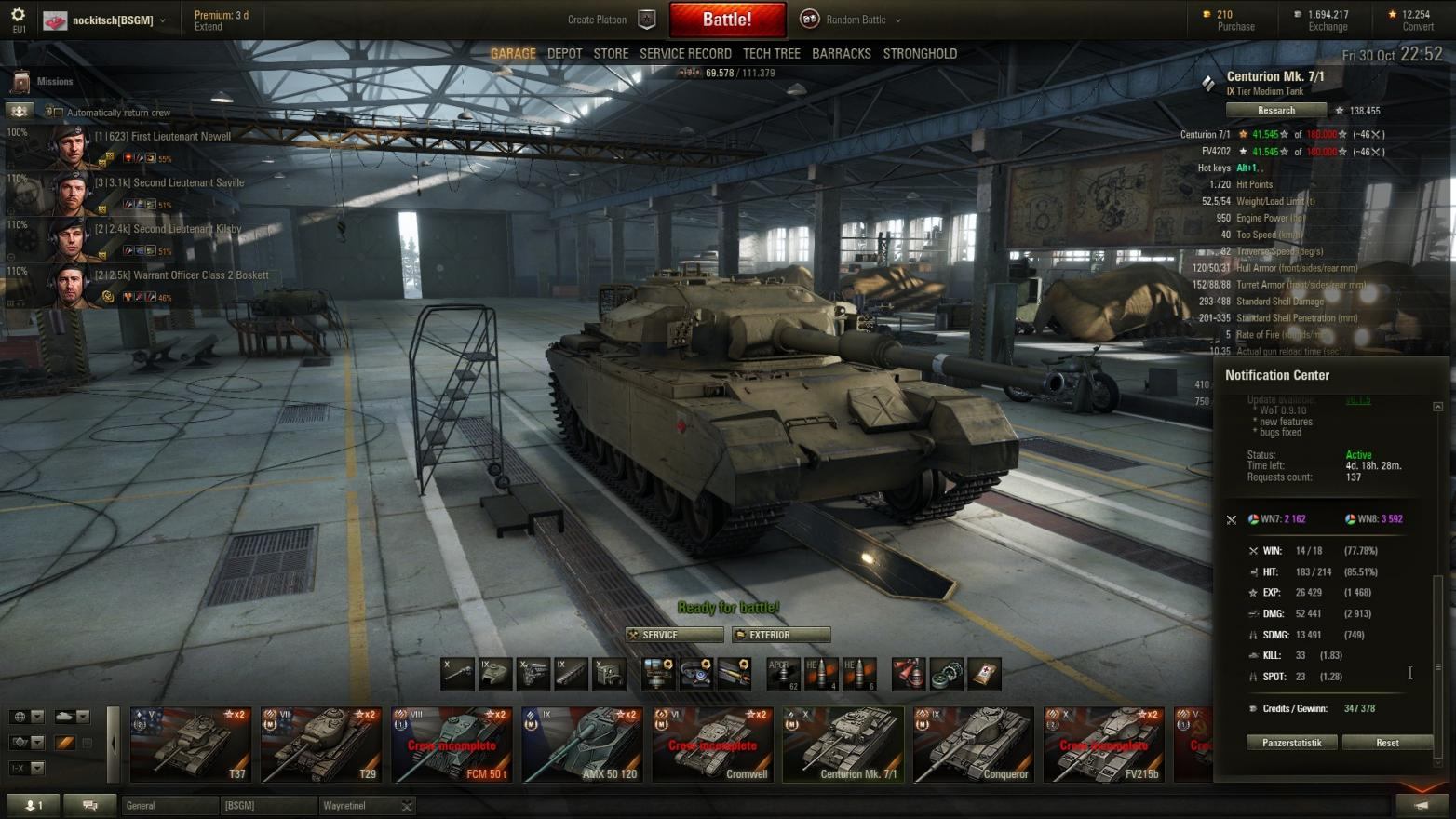Close the Waynetinel chat tab
The image size is (1456, 819).
[x=407, y=806]
